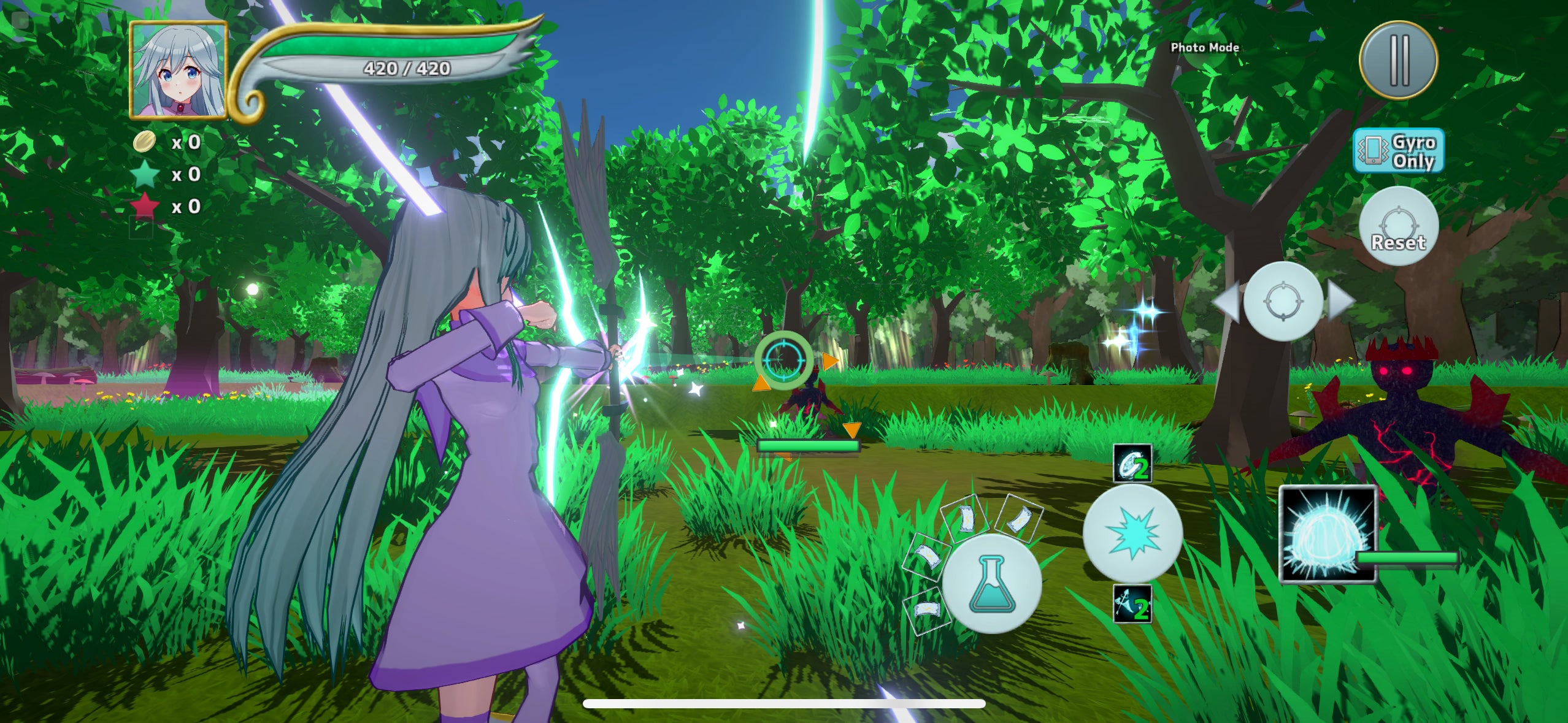Open the silver-haired character portrait
The height and width of the screenshot is (723, 1568).
point(179,69)
